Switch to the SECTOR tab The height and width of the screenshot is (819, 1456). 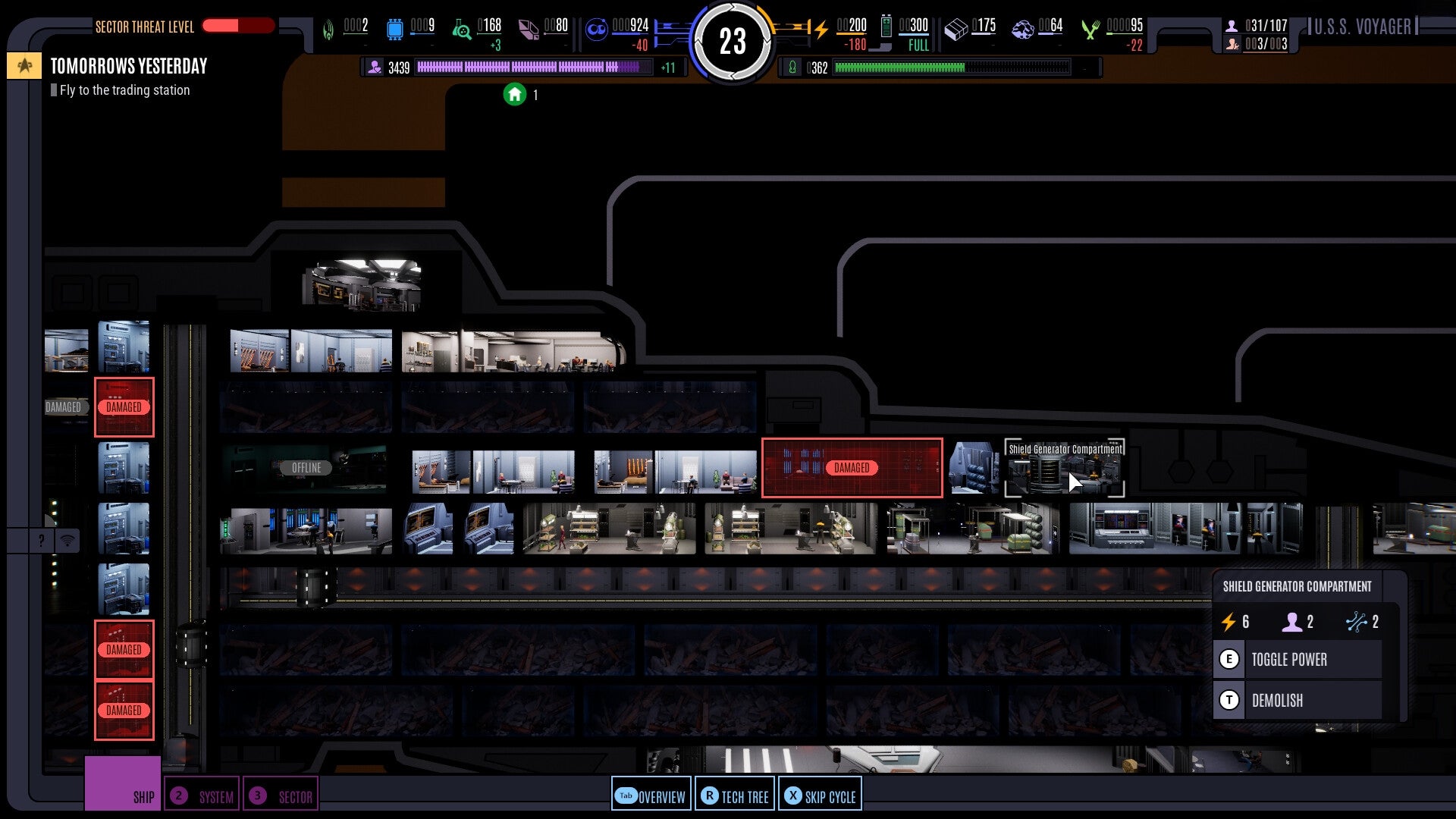[281, 795]
